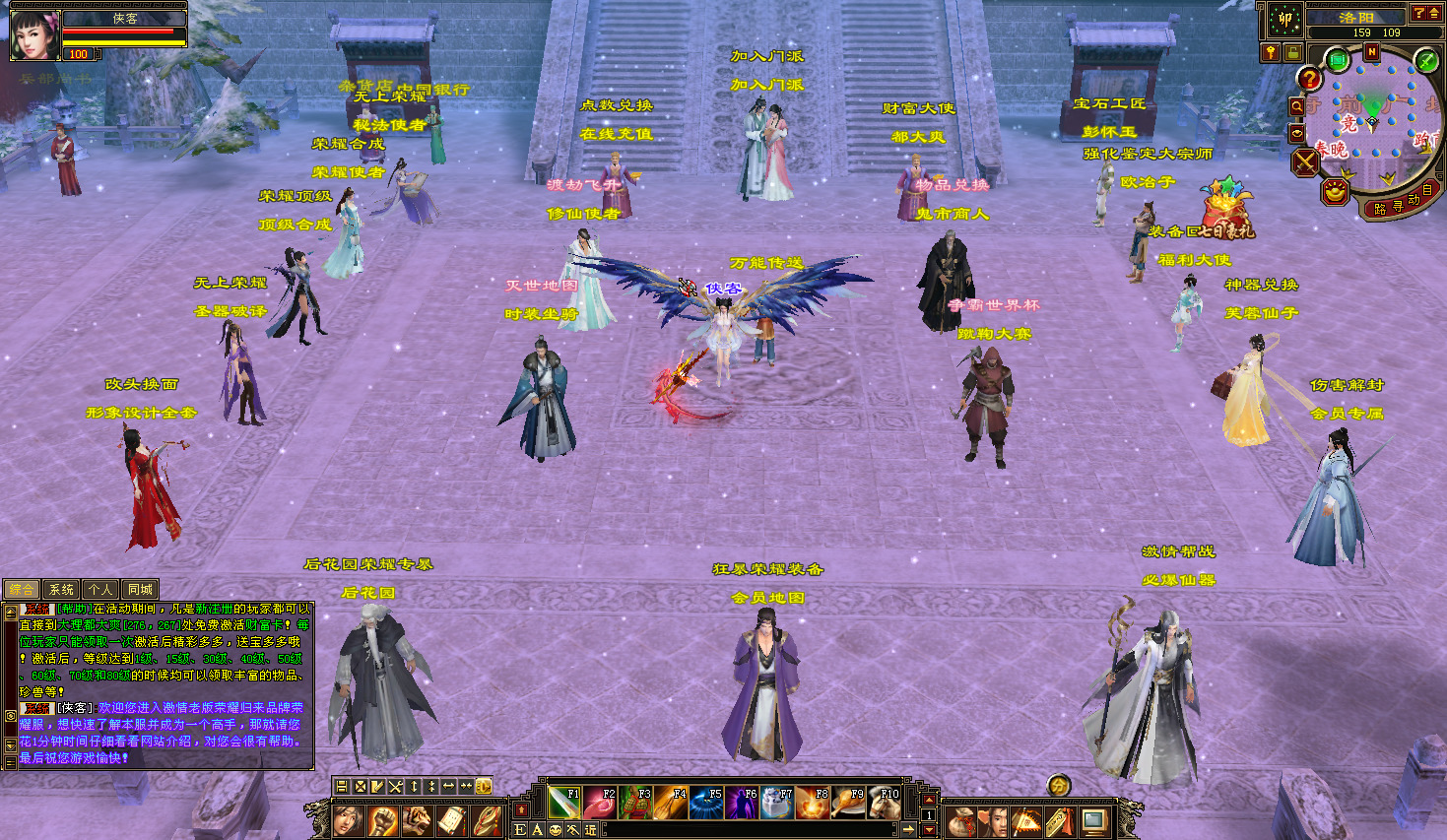Screen dimensions: 1447x840
Task: Trigger the F6 purple silhouette skill
Action: (741, 803)
